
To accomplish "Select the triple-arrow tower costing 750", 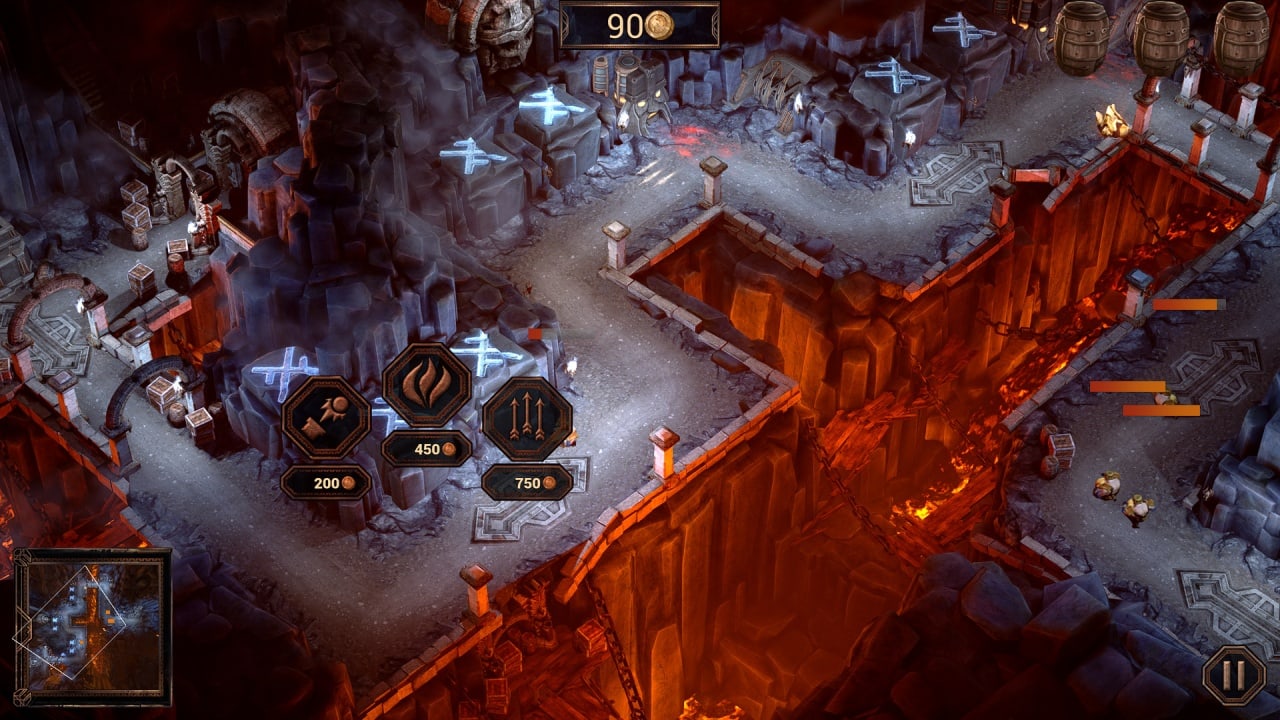I will tap(527, 418).
